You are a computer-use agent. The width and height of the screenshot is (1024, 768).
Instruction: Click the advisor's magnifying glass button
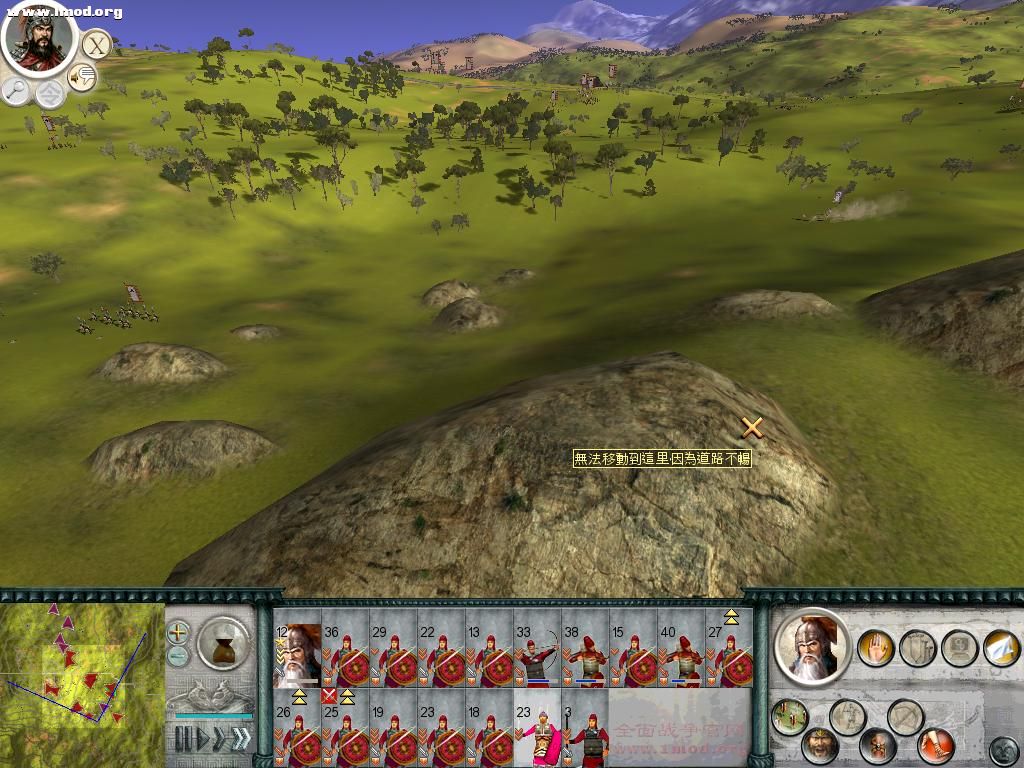pos(16,91)
